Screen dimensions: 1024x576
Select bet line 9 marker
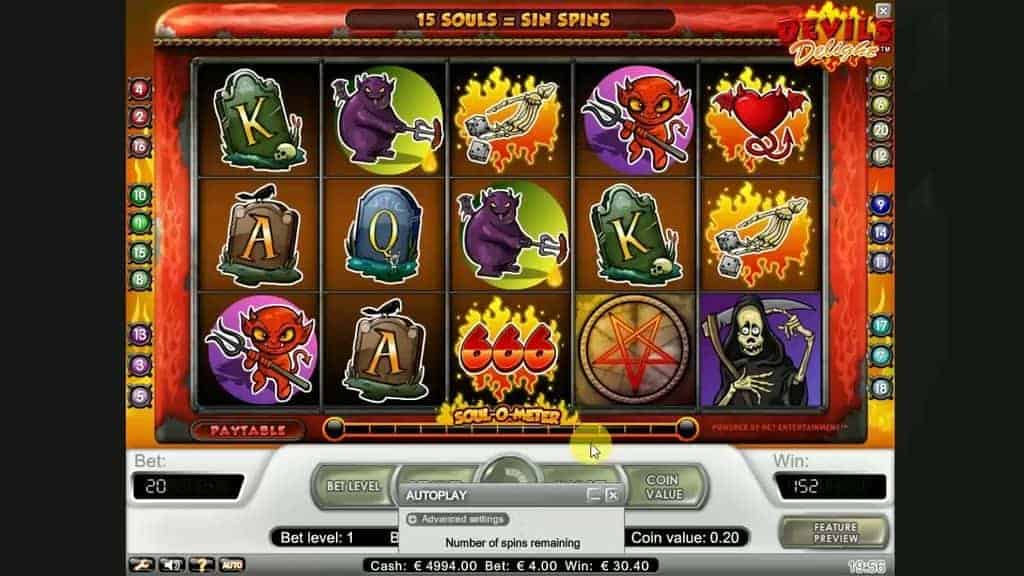881,205
